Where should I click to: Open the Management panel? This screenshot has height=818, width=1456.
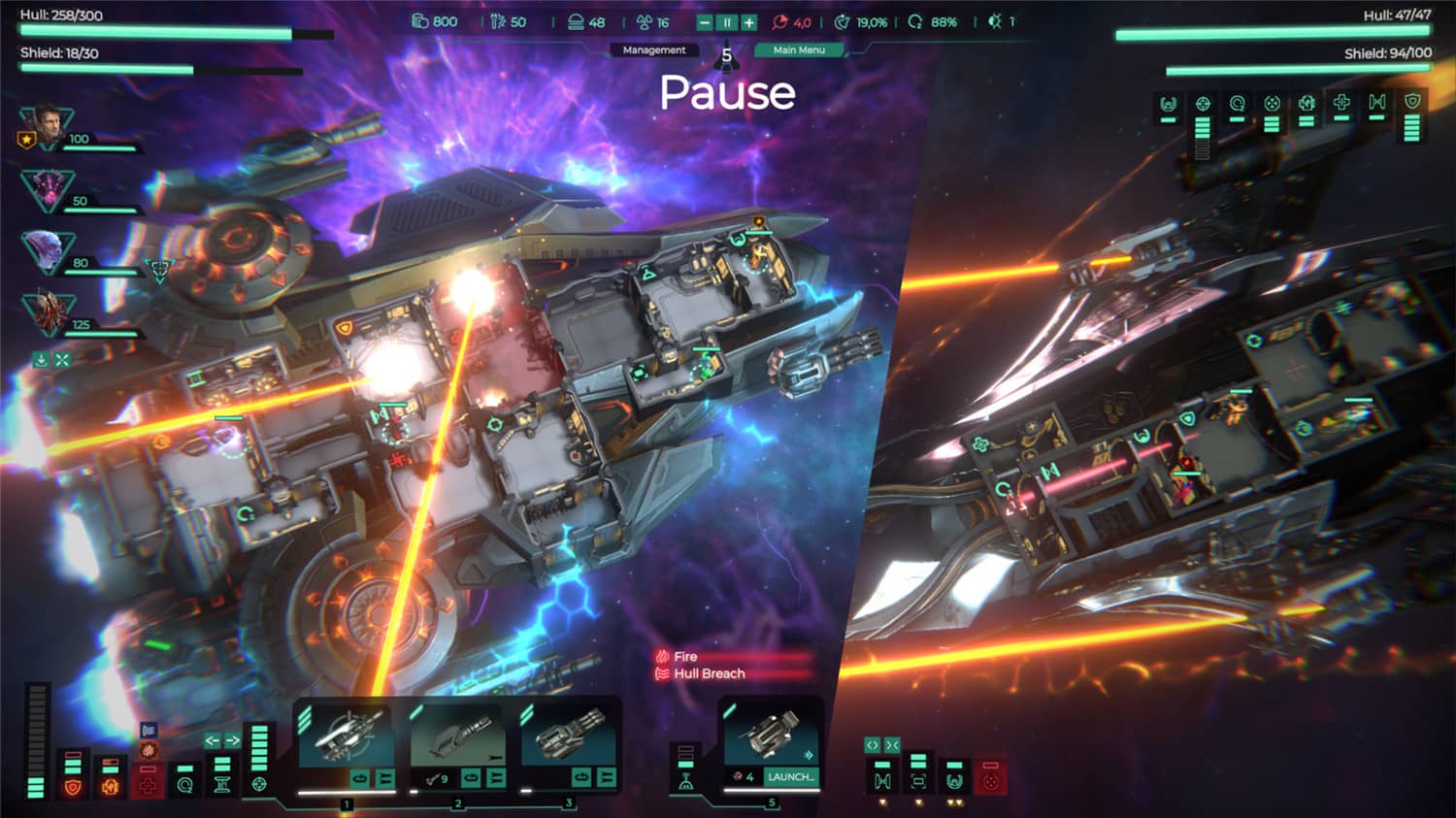pyautogui.click(x=654, y=49)
